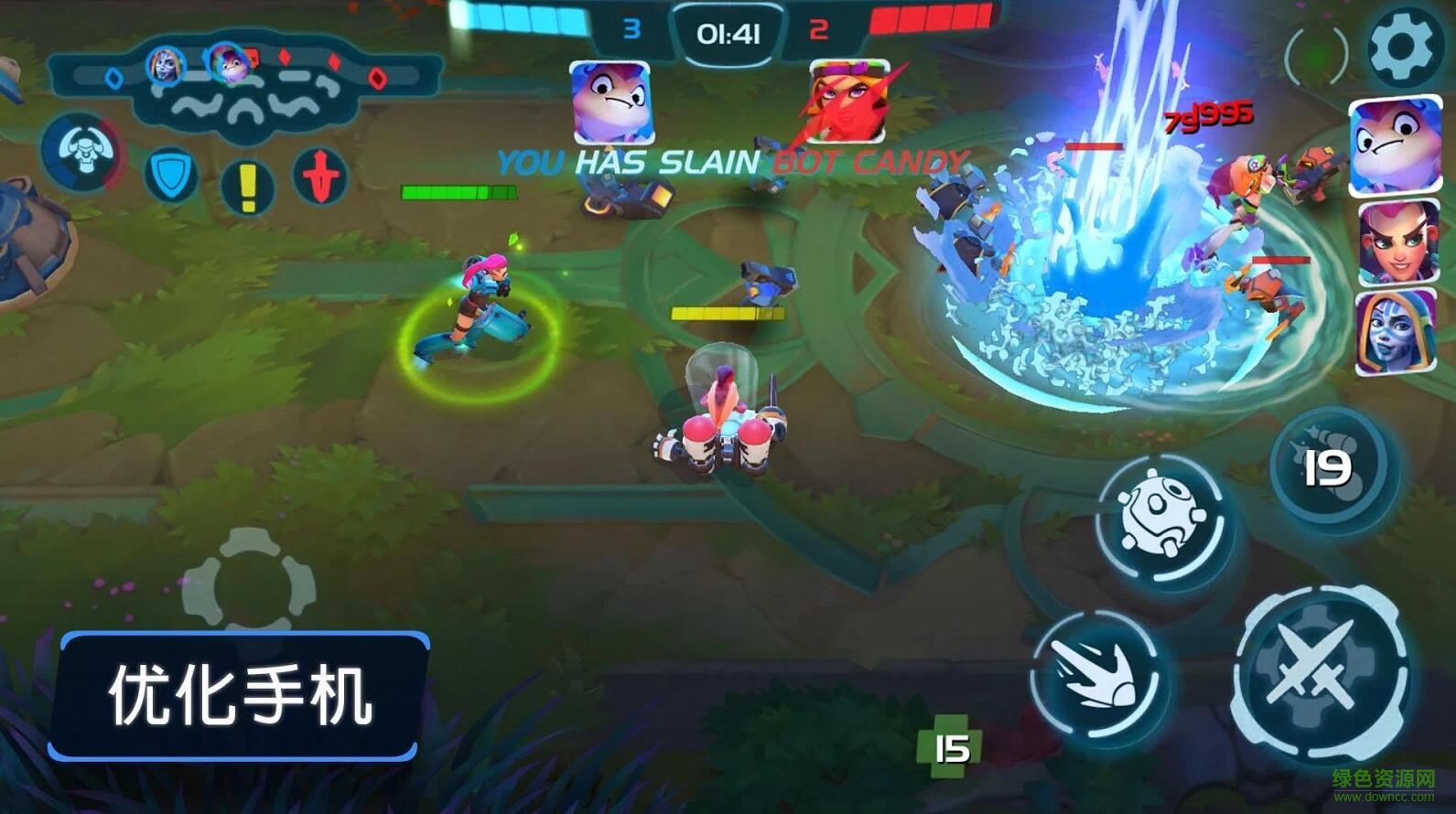Send the red sword attack ping
The height and width of the screenshot is (814, 1456).
320,175
